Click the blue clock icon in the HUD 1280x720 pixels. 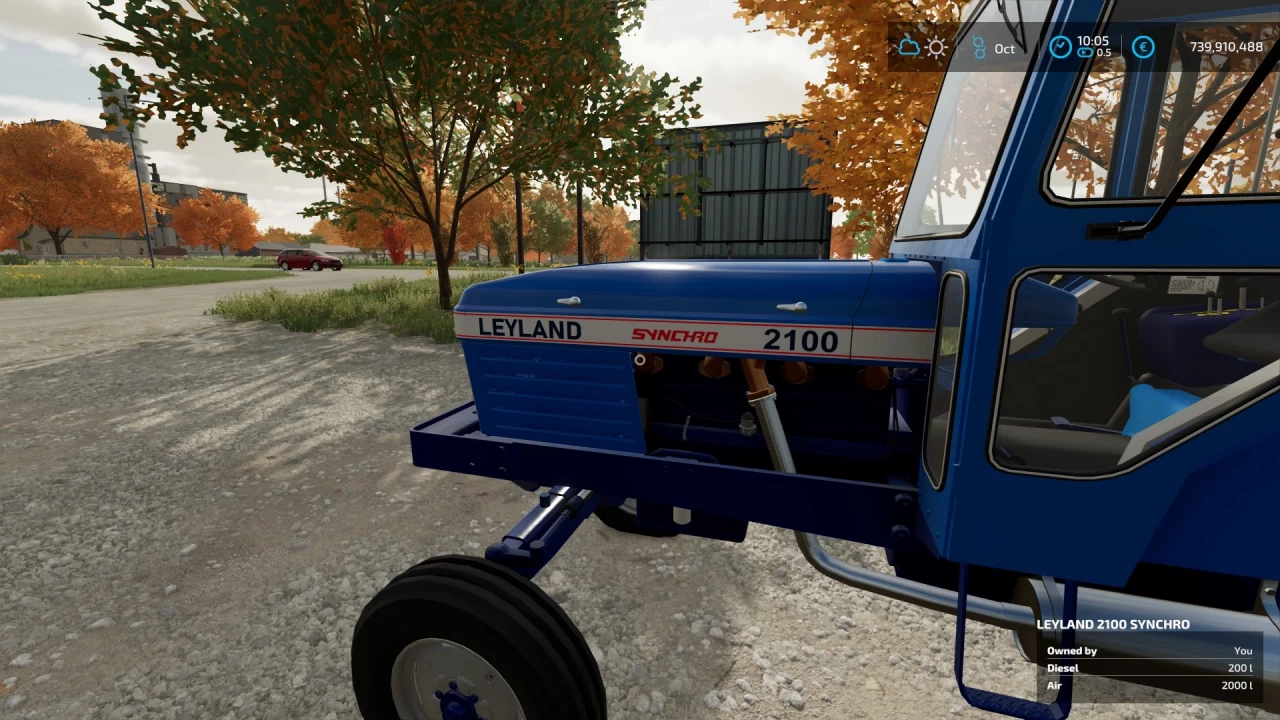point(1060,46)
